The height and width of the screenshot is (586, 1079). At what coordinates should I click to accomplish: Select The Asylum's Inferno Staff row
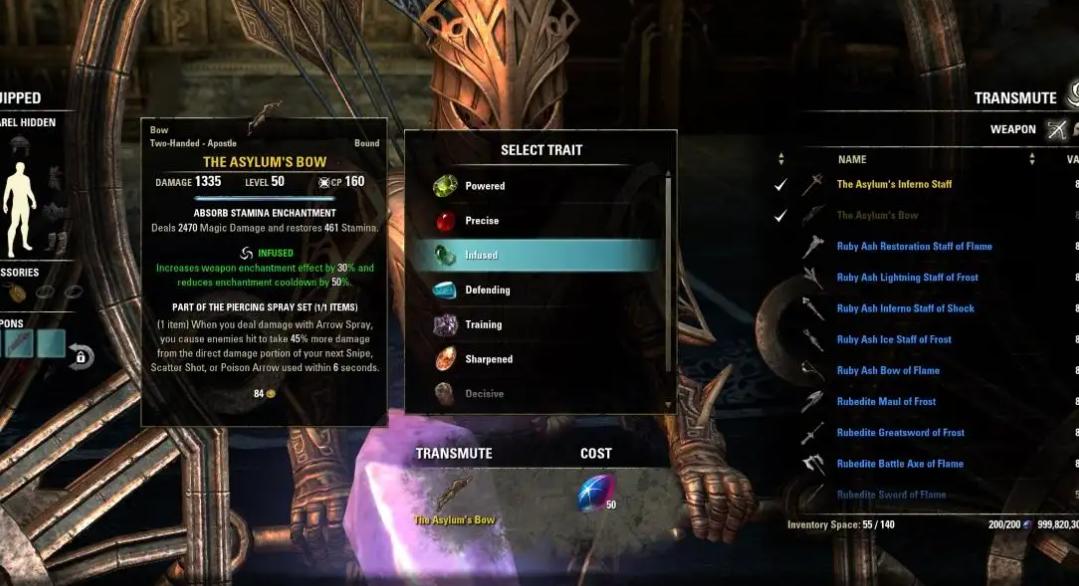coord(894,184)
